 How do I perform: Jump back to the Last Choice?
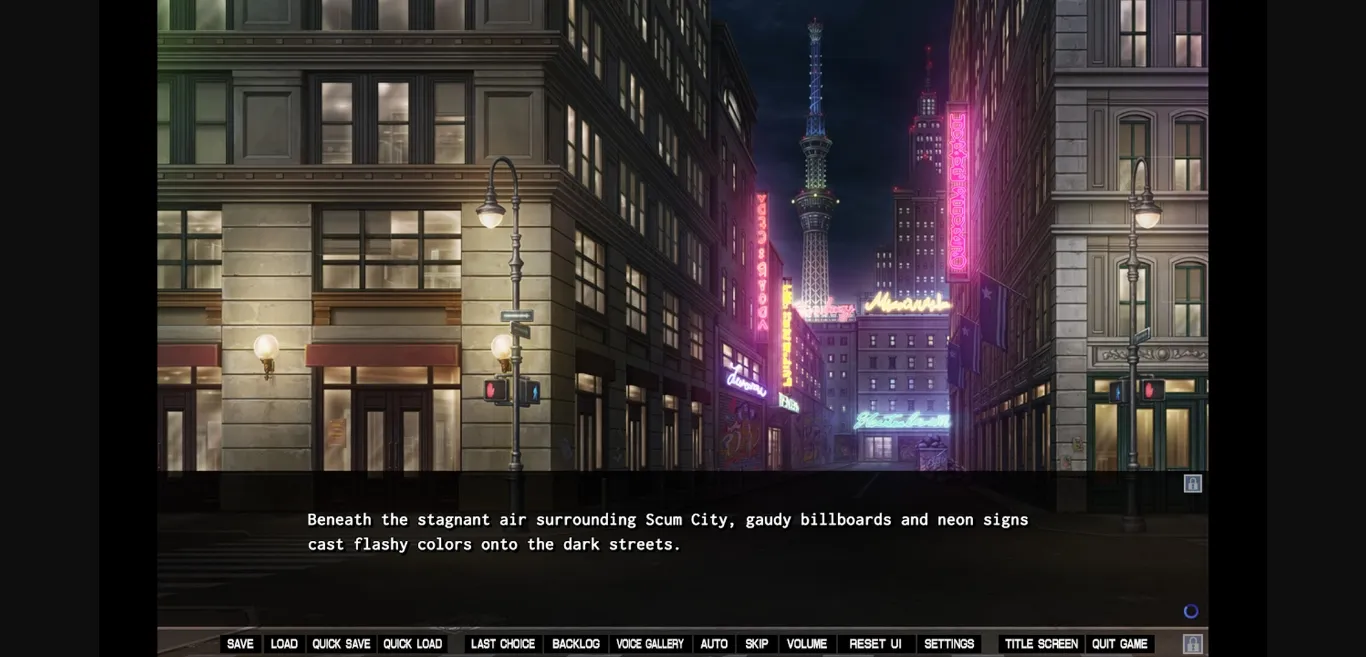[503, 644]
